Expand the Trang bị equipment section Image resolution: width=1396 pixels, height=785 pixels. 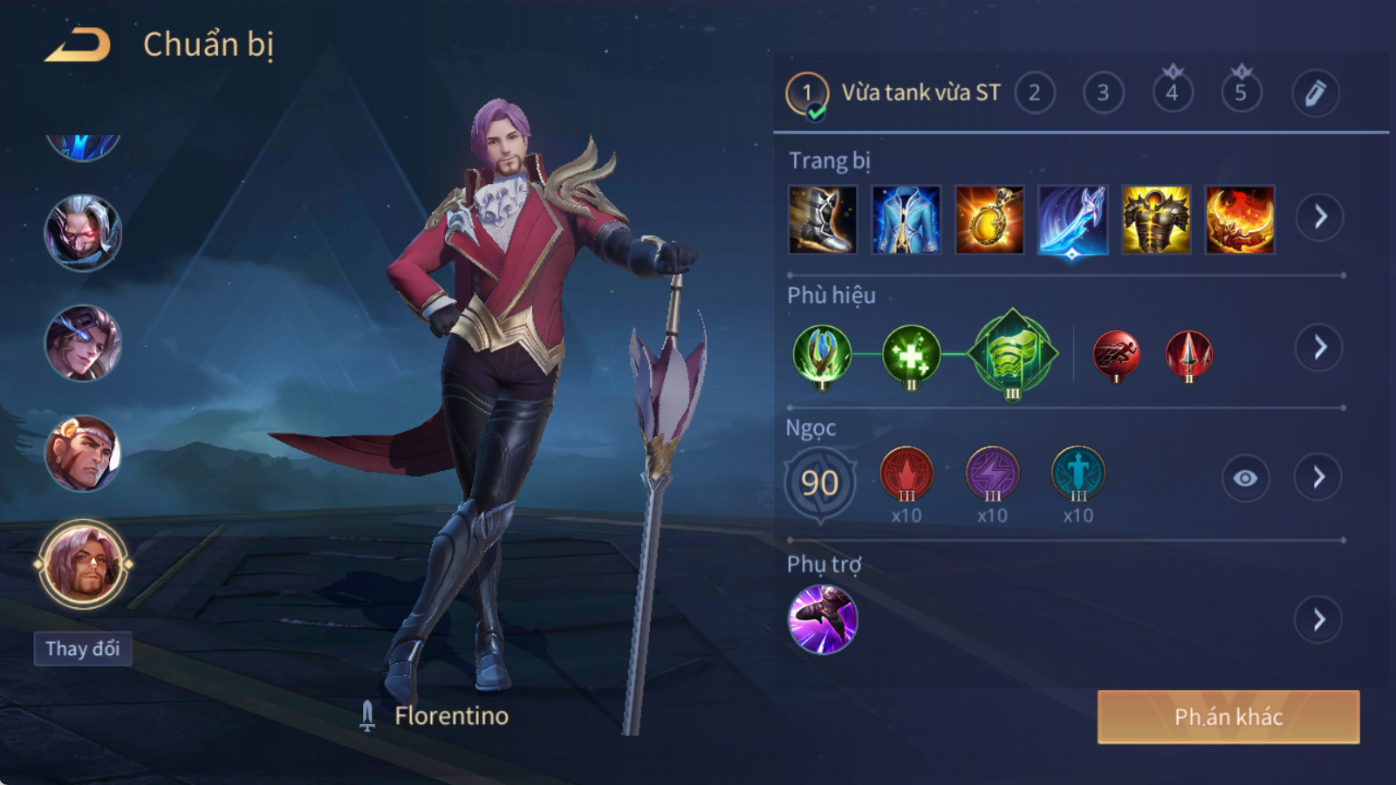coord(1320,217)
